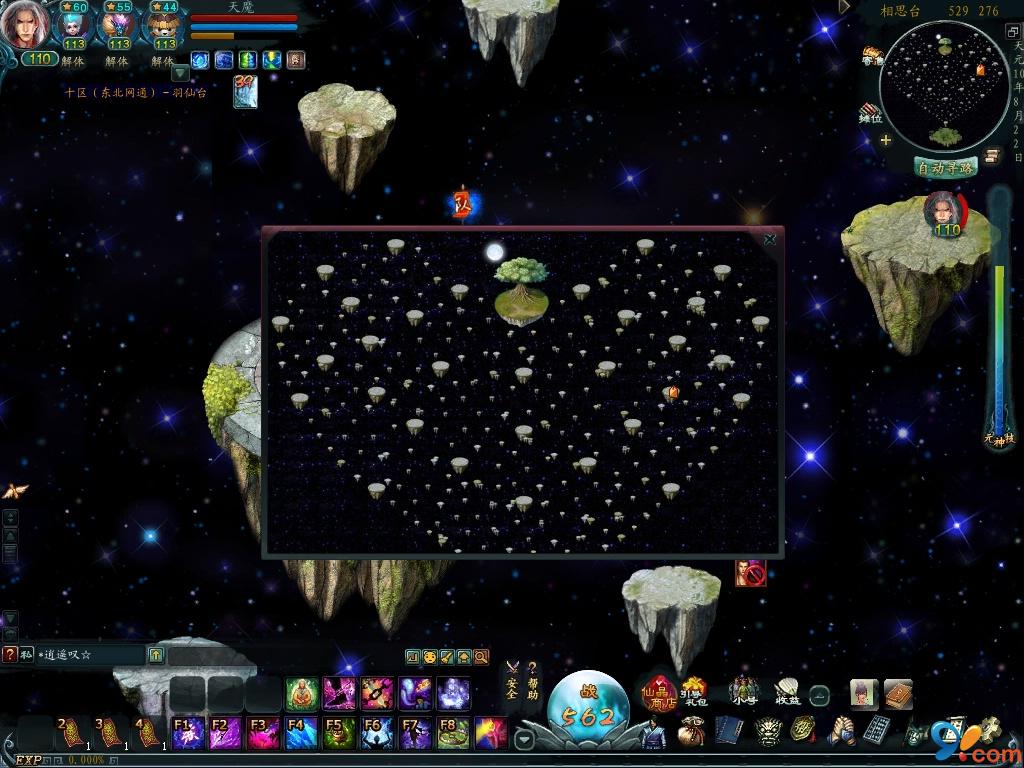The height and width of the screenshot is (768, 1024).
Task: Click the plus button beside the minimap
Action: [x=885, y=140]
